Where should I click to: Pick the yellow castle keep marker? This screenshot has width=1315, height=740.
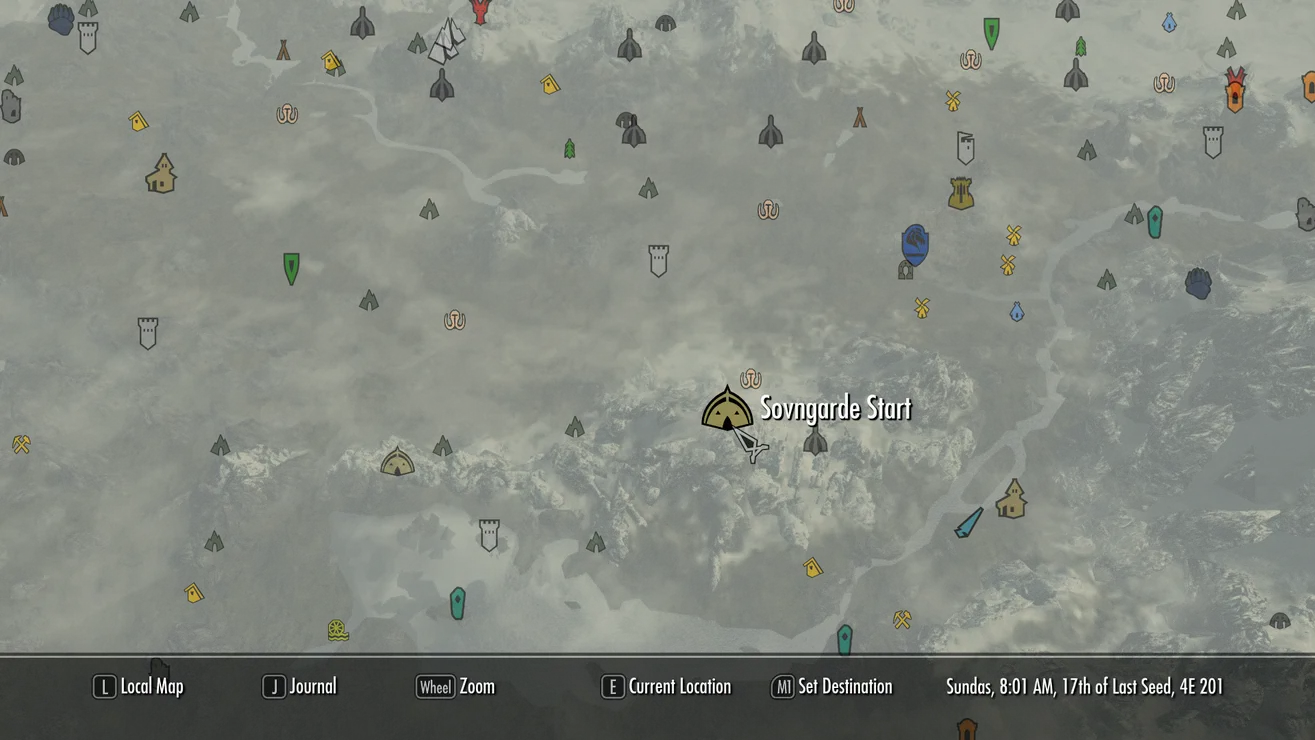point(961,193)
